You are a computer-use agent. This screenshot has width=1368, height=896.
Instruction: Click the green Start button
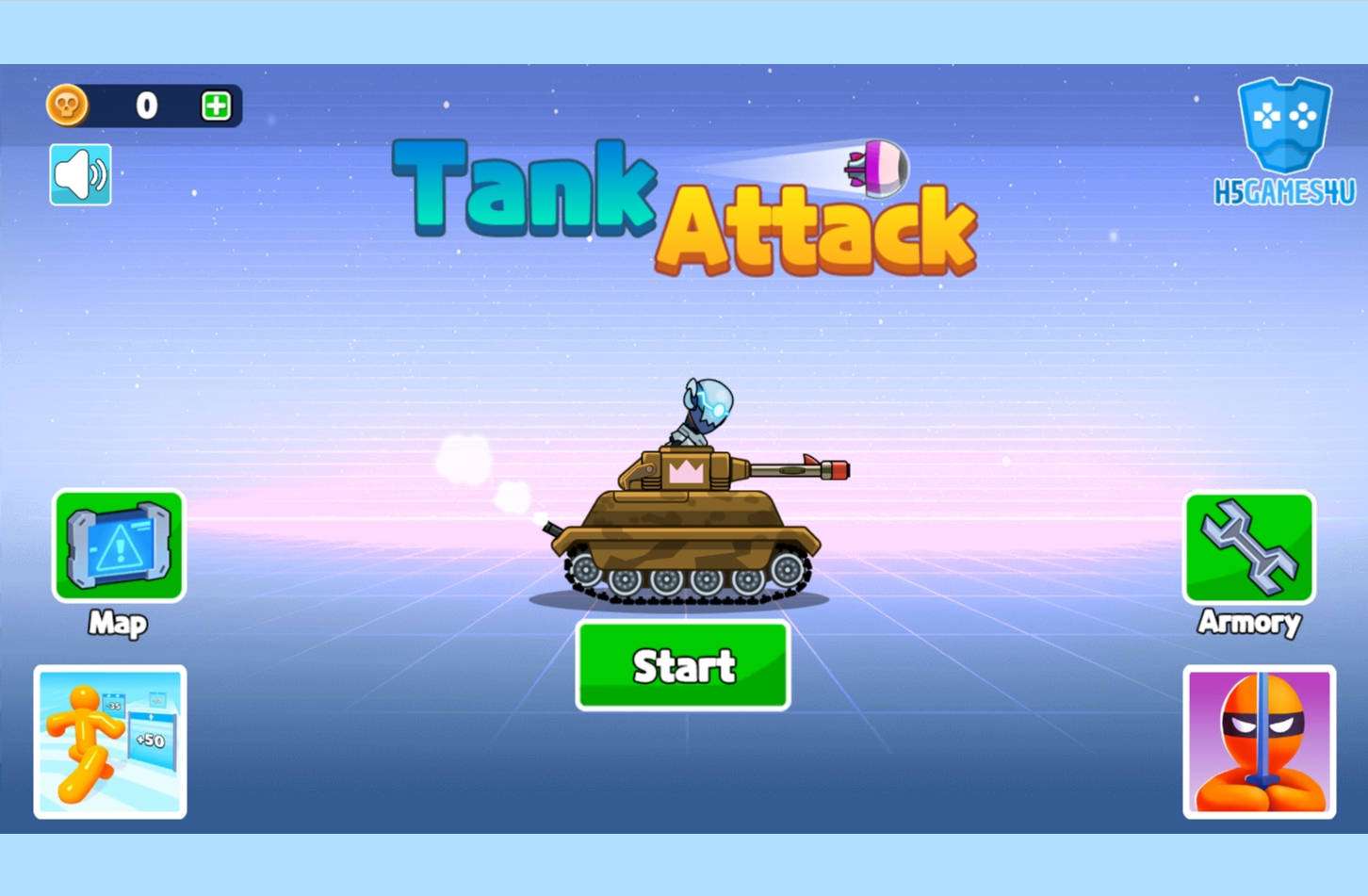pos(683,665)
